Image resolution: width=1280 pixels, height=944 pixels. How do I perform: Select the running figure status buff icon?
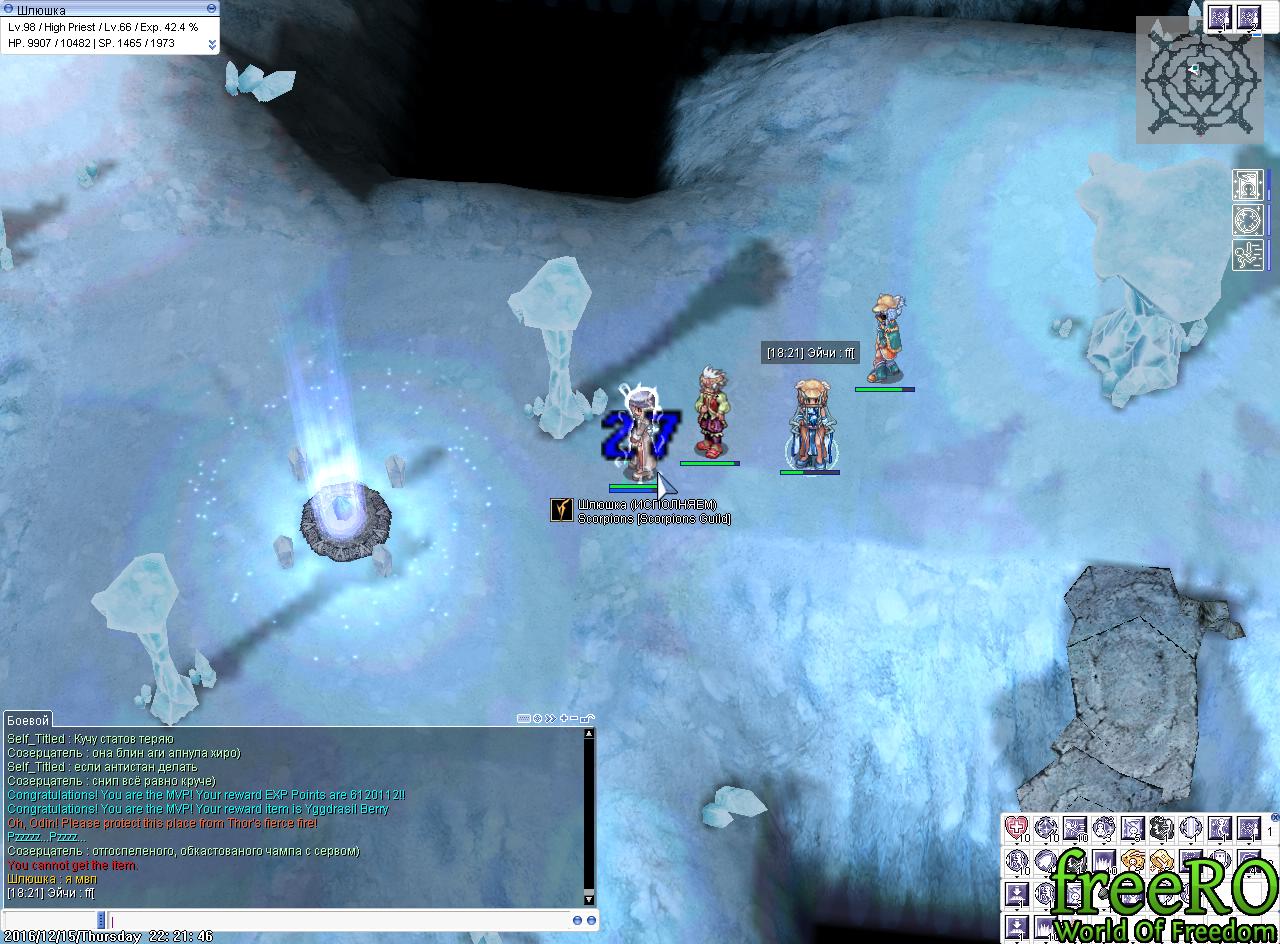(1247, 254)
